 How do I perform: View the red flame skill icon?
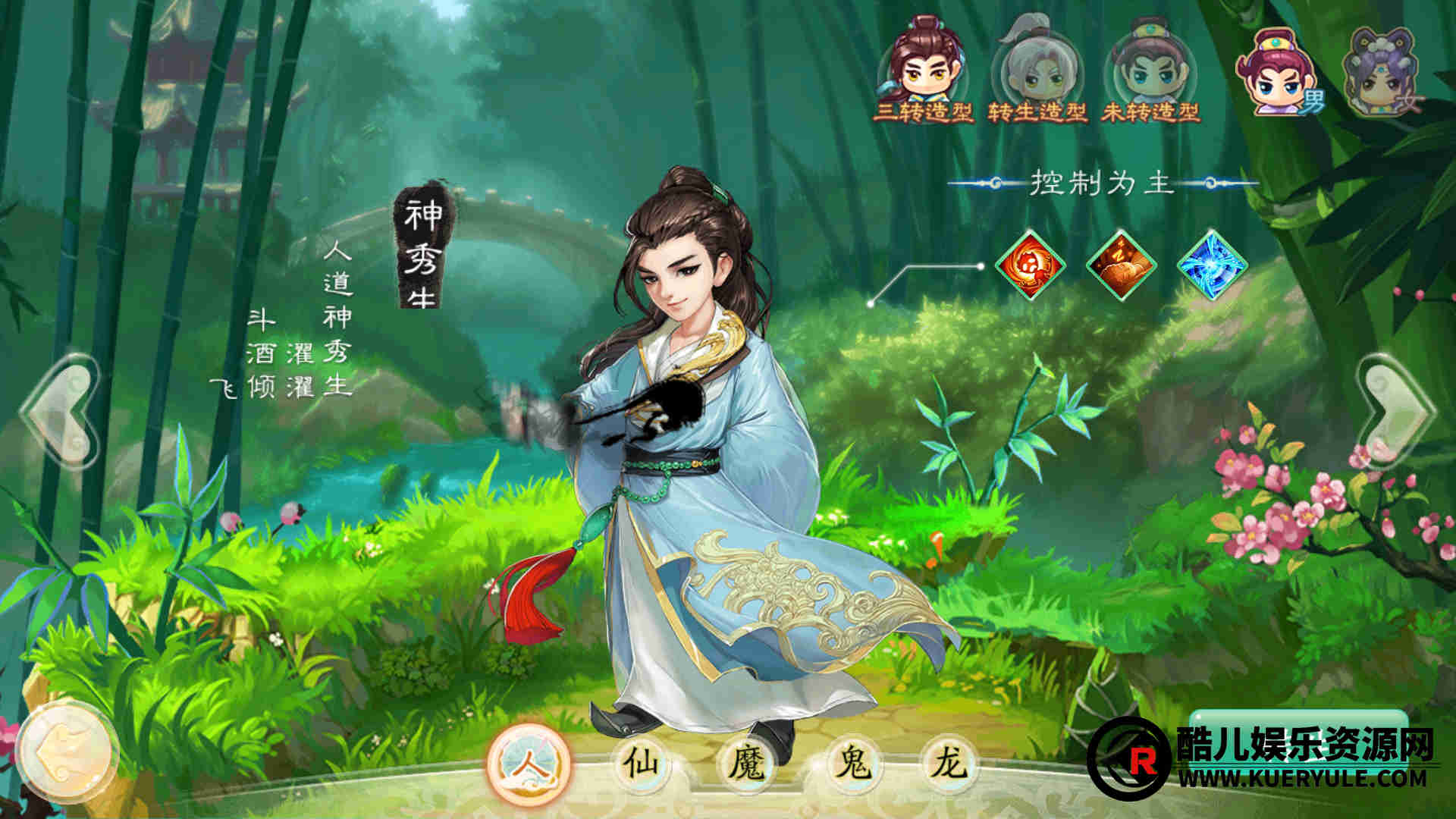coord(1030,265)
